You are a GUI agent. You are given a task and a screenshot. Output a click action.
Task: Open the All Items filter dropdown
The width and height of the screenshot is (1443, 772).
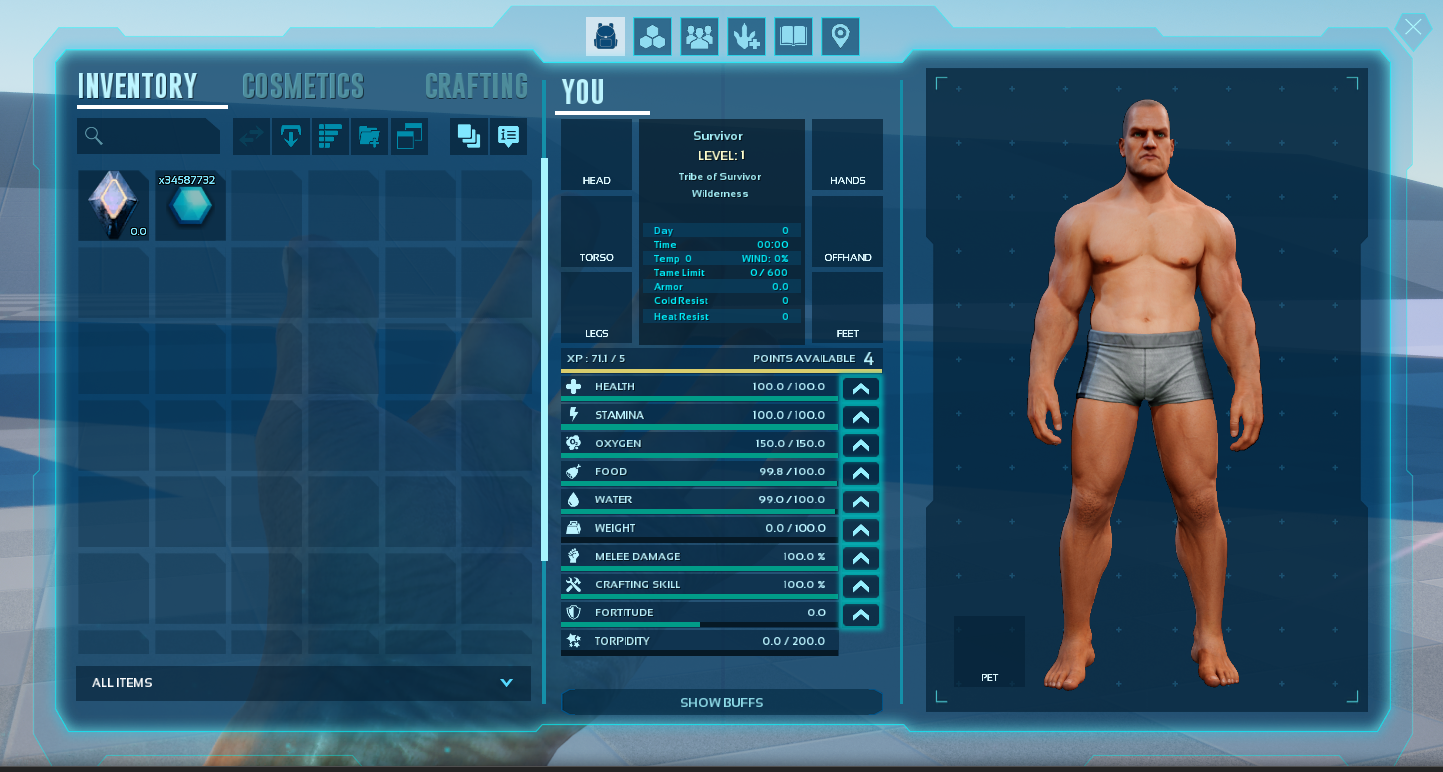(x=303, y=683)
